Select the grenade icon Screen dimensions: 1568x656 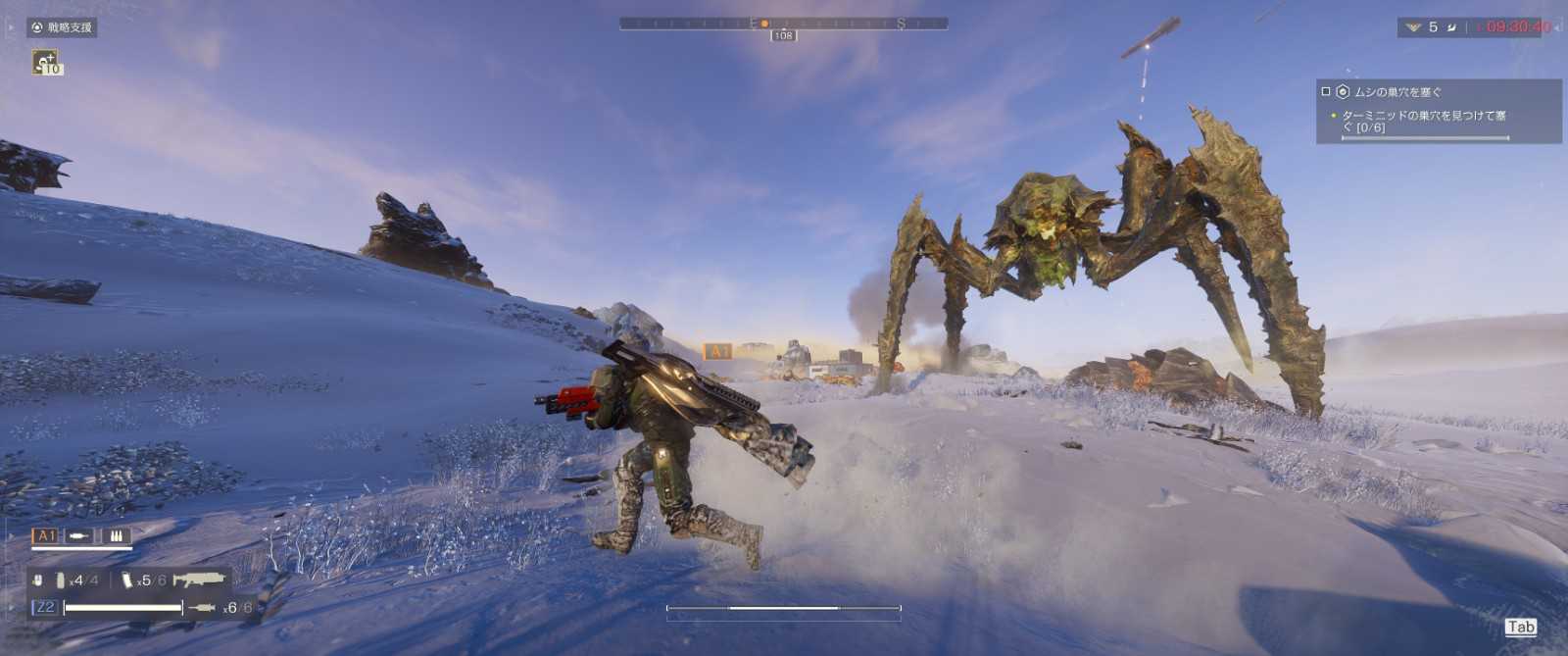pyautogui.click(x=60, y=580)
